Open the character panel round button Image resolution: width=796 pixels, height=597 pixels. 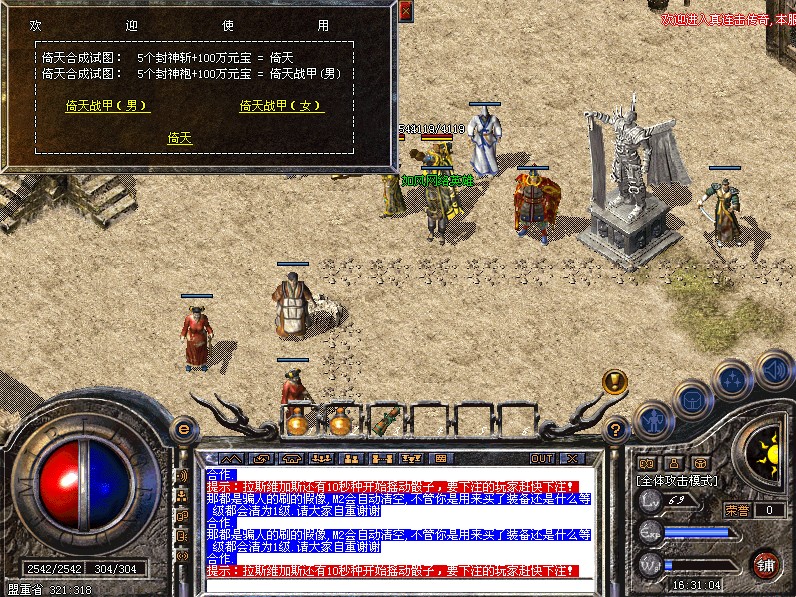click(653, 419)
